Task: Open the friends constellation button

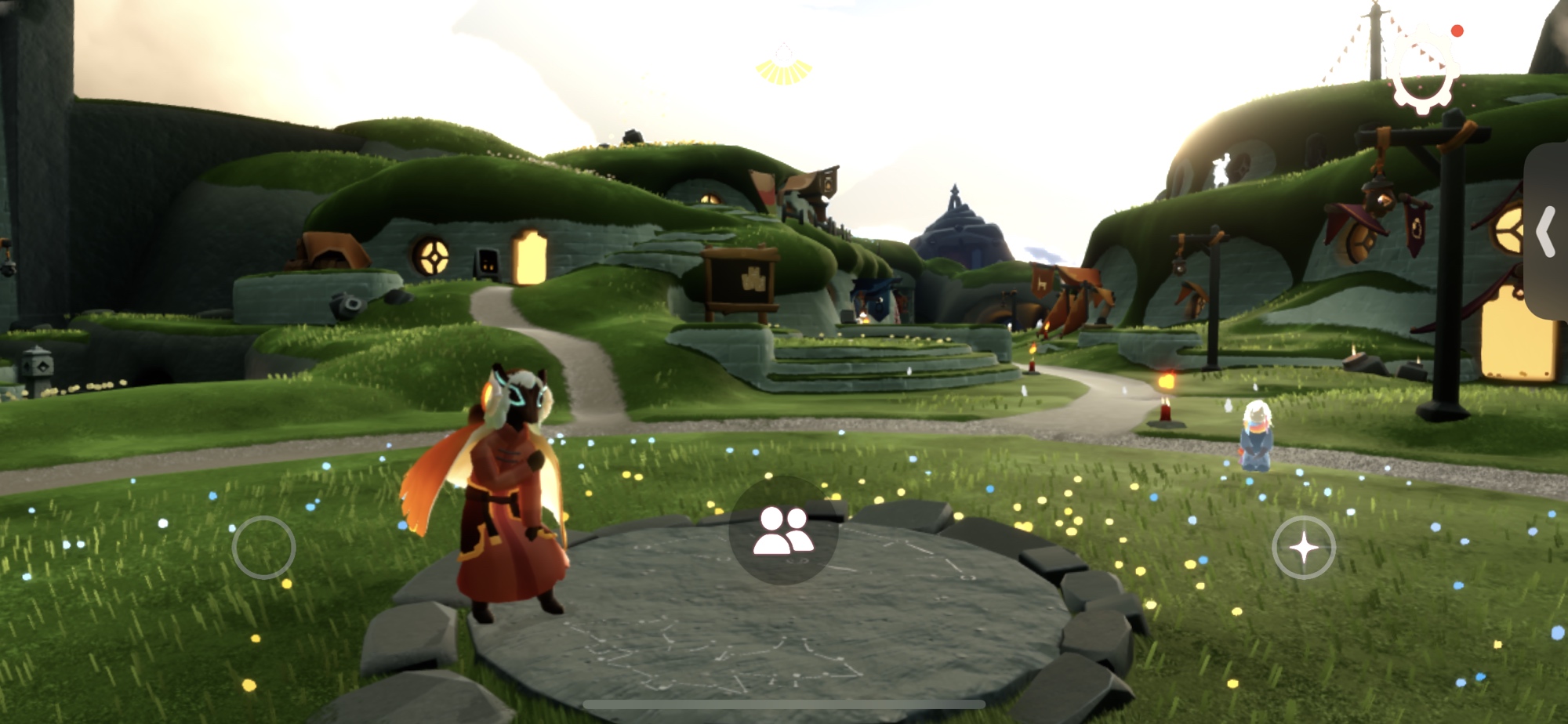Action: 783,530
